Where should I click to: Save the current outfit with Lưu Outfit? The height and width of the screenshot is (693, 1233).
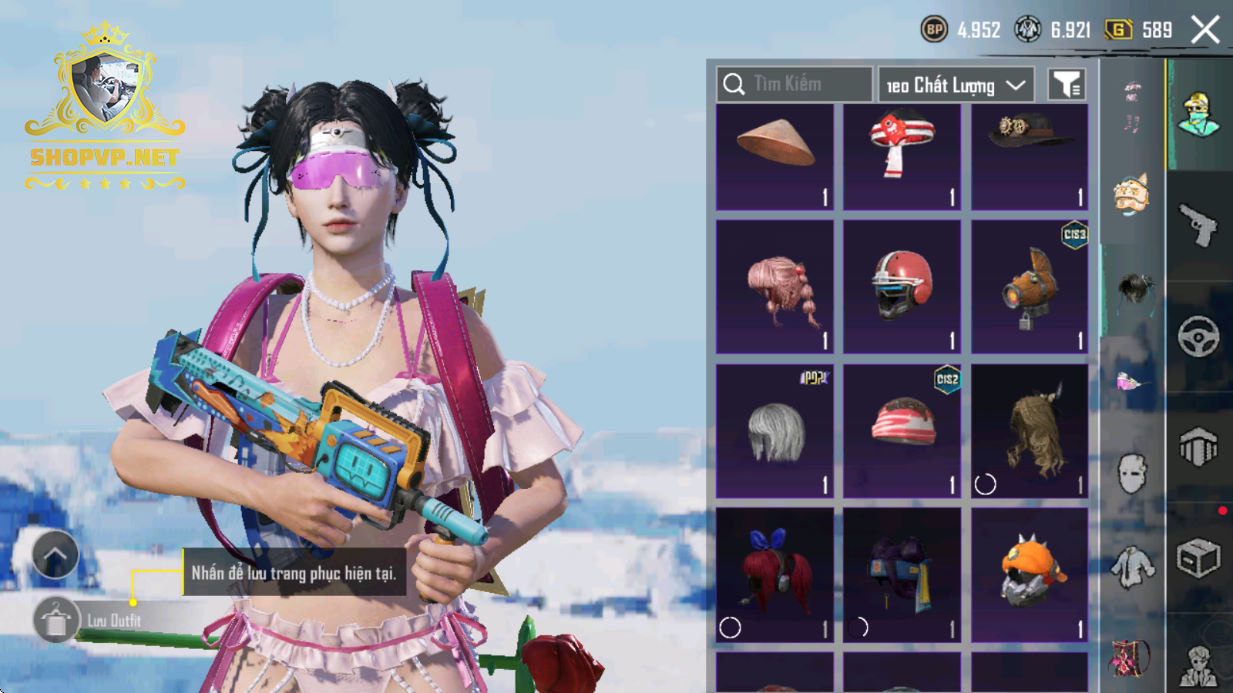[58, 620]
